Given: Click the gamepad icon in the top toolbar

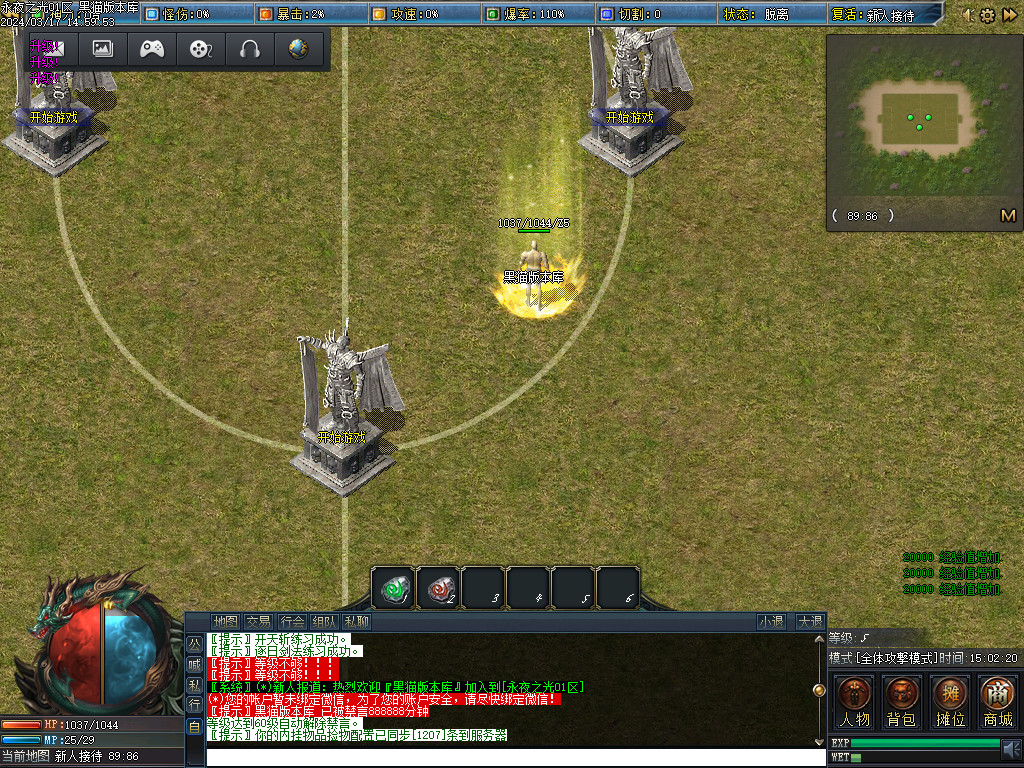Looking at the screenshot, I should click(x=152, y=48).
